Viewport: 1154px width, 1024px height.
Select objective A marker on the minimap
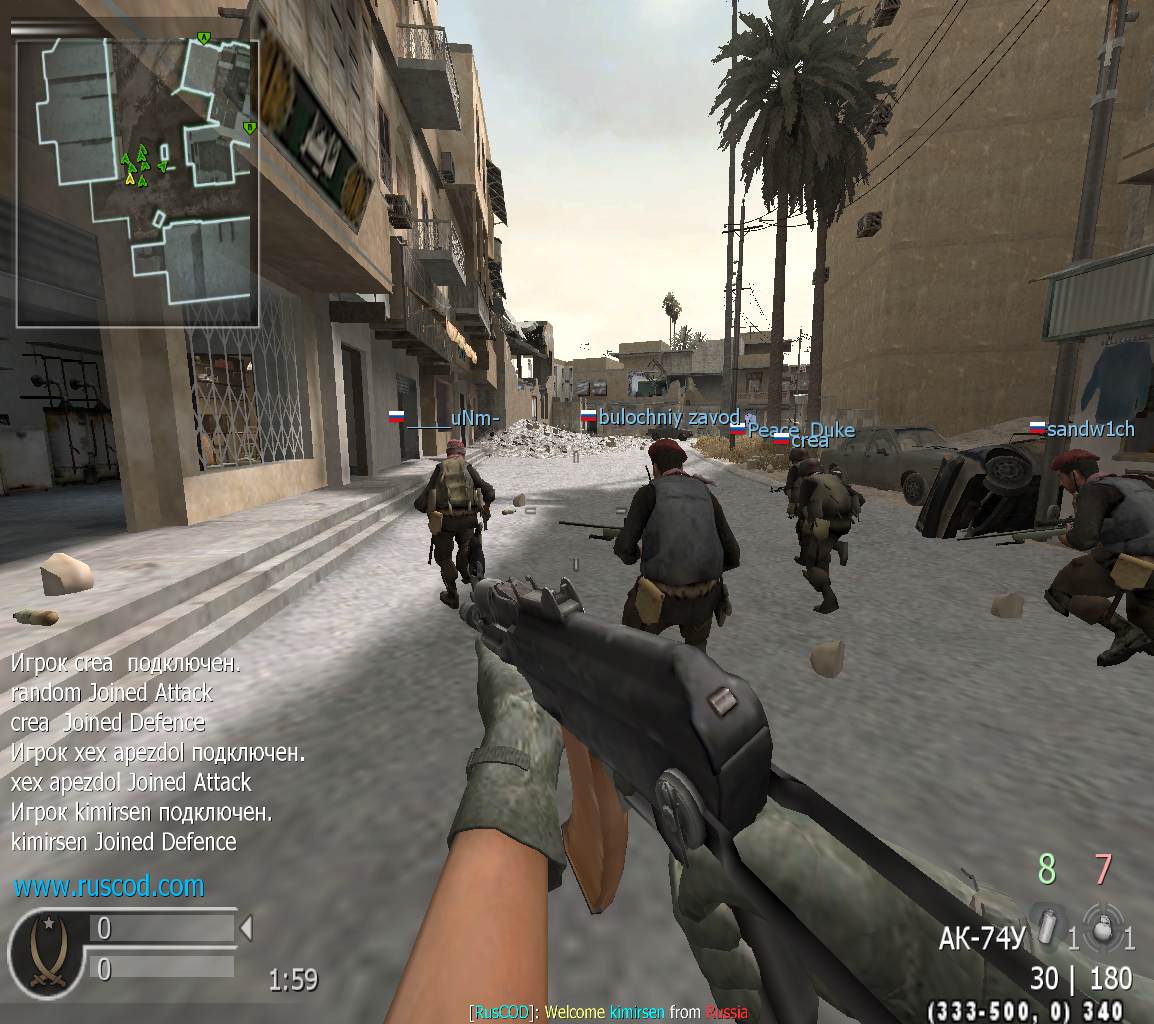tap(204, 38)
